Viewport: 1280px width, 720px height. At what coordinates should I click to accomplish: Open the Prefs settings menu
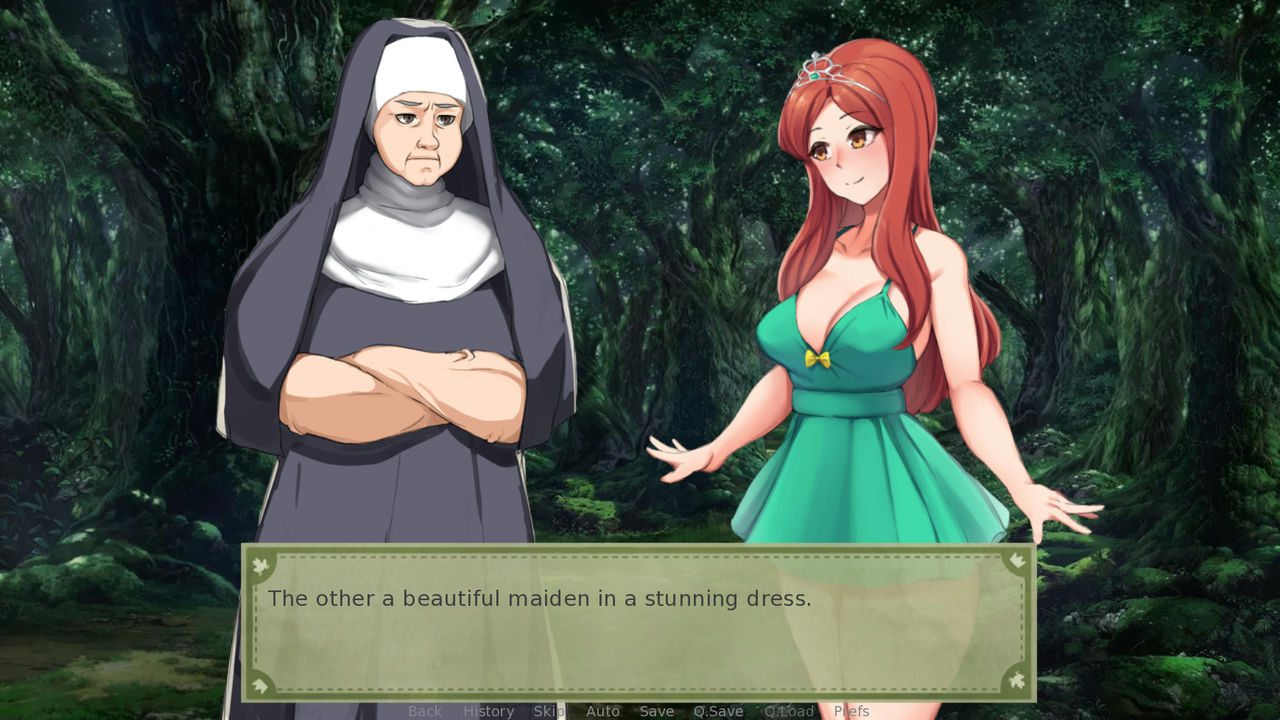pyautogui.click(x=851, y=711)
